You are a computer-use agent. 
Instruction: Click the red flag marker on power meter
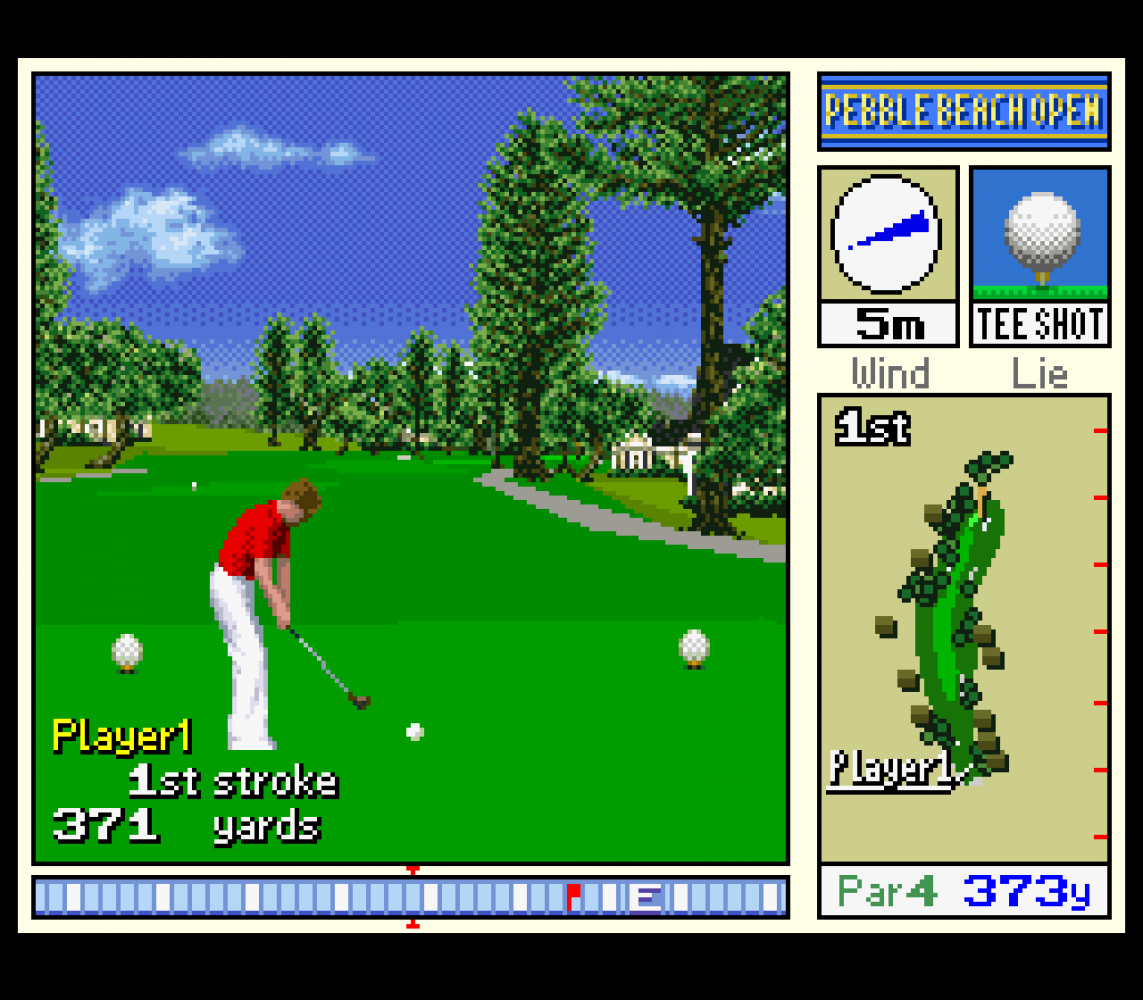[x=573, y=896]
